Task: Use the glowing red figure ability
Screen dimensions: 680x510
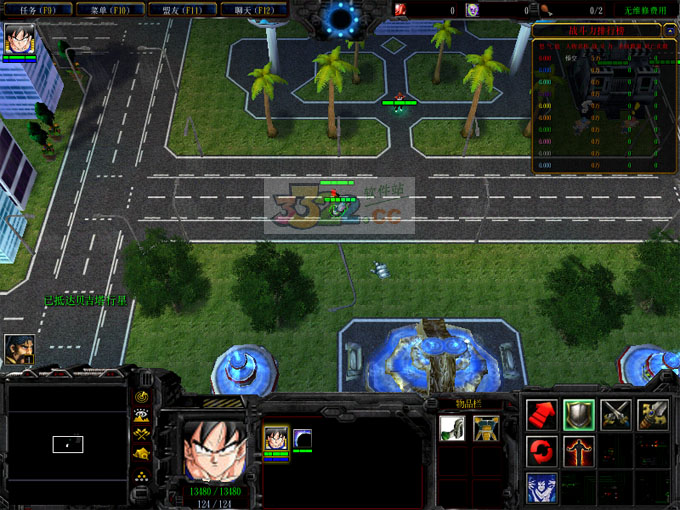Action: pos(579,451)
